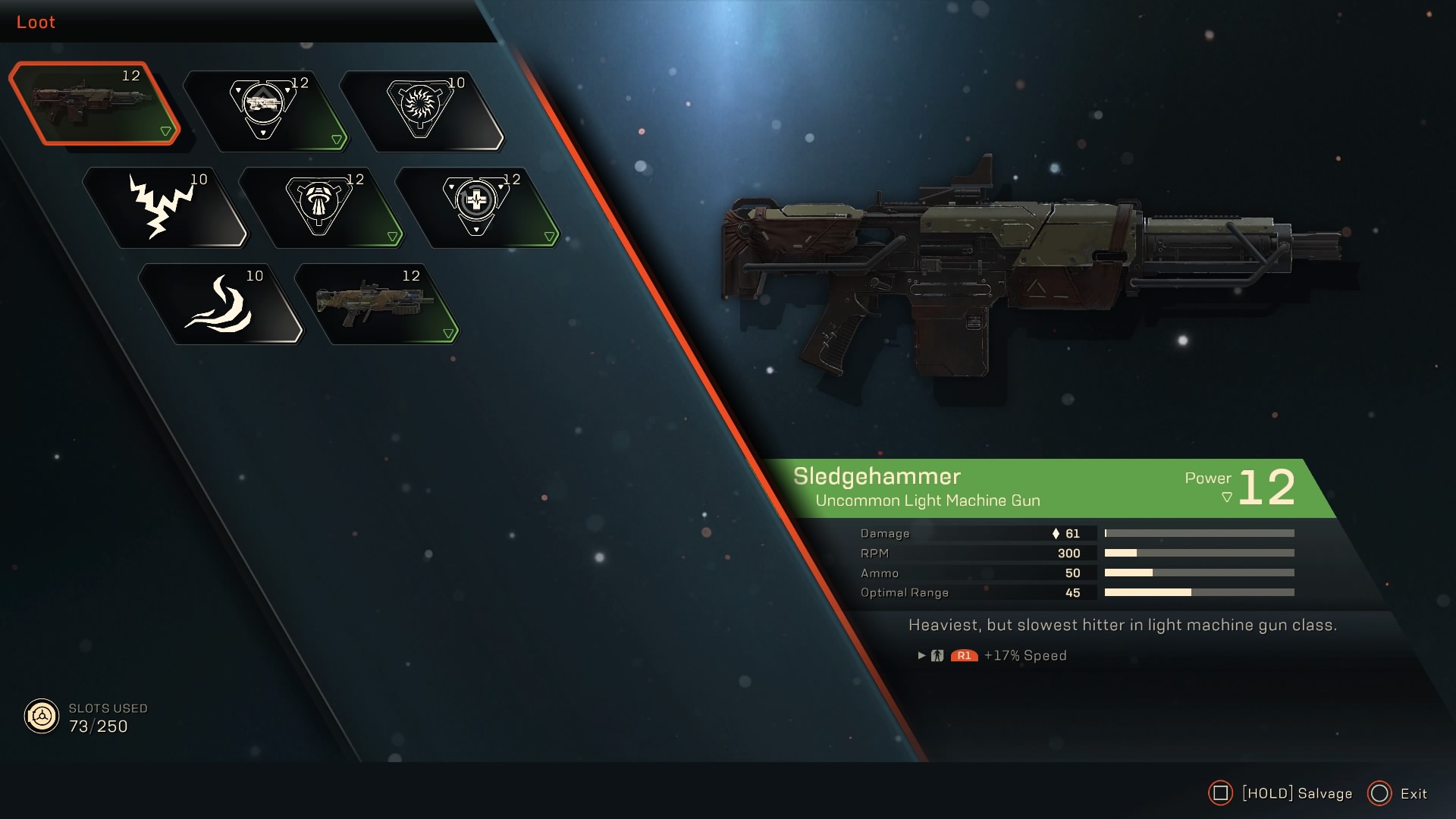The height and width of the screenshot is (819, 1456).
Task: Pick the lightning bolt loot item
Action: click(164, 206)
